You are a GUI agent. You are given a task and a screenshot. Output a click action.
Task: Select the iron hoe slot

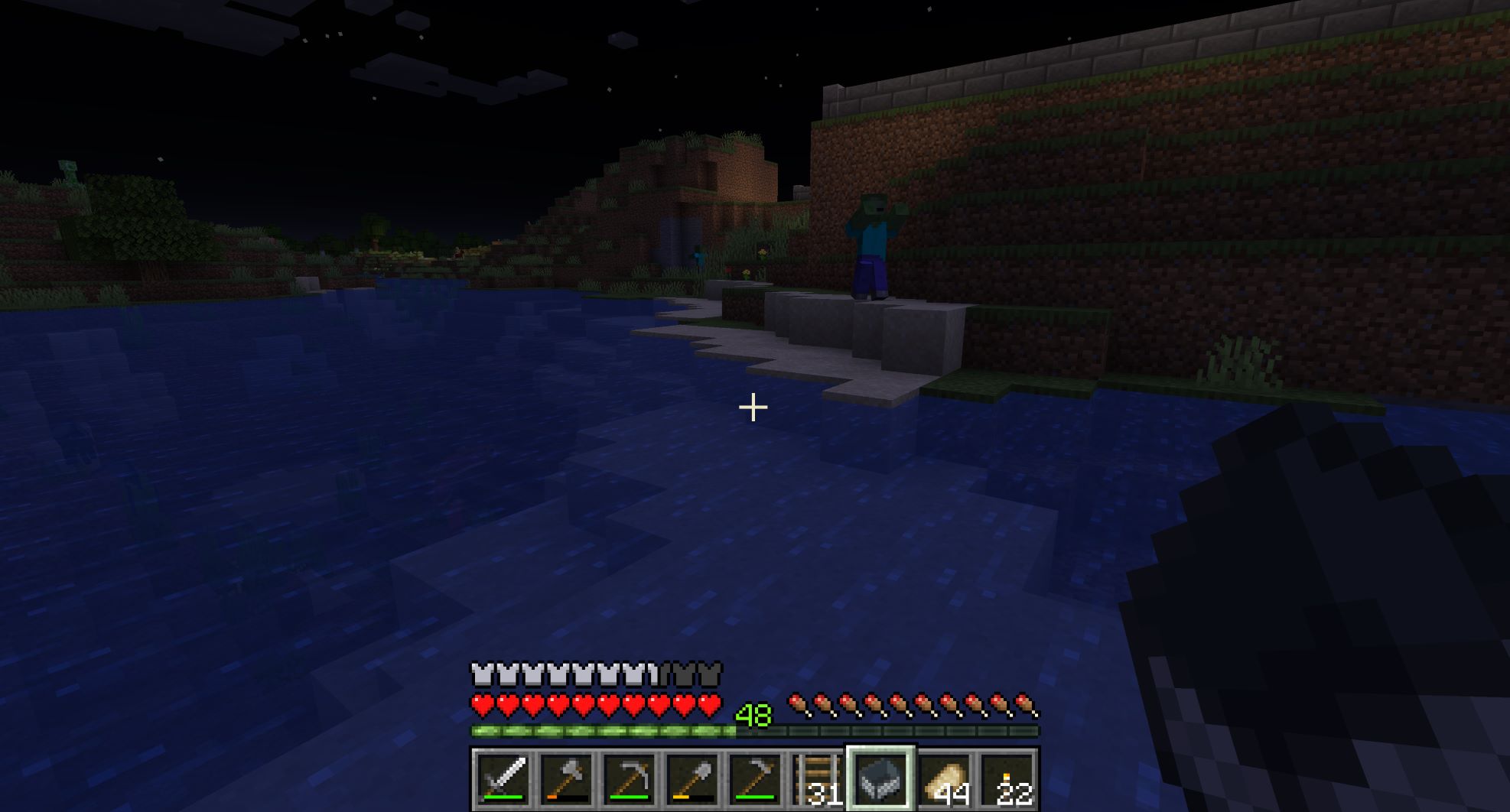(x=755, y=779)
